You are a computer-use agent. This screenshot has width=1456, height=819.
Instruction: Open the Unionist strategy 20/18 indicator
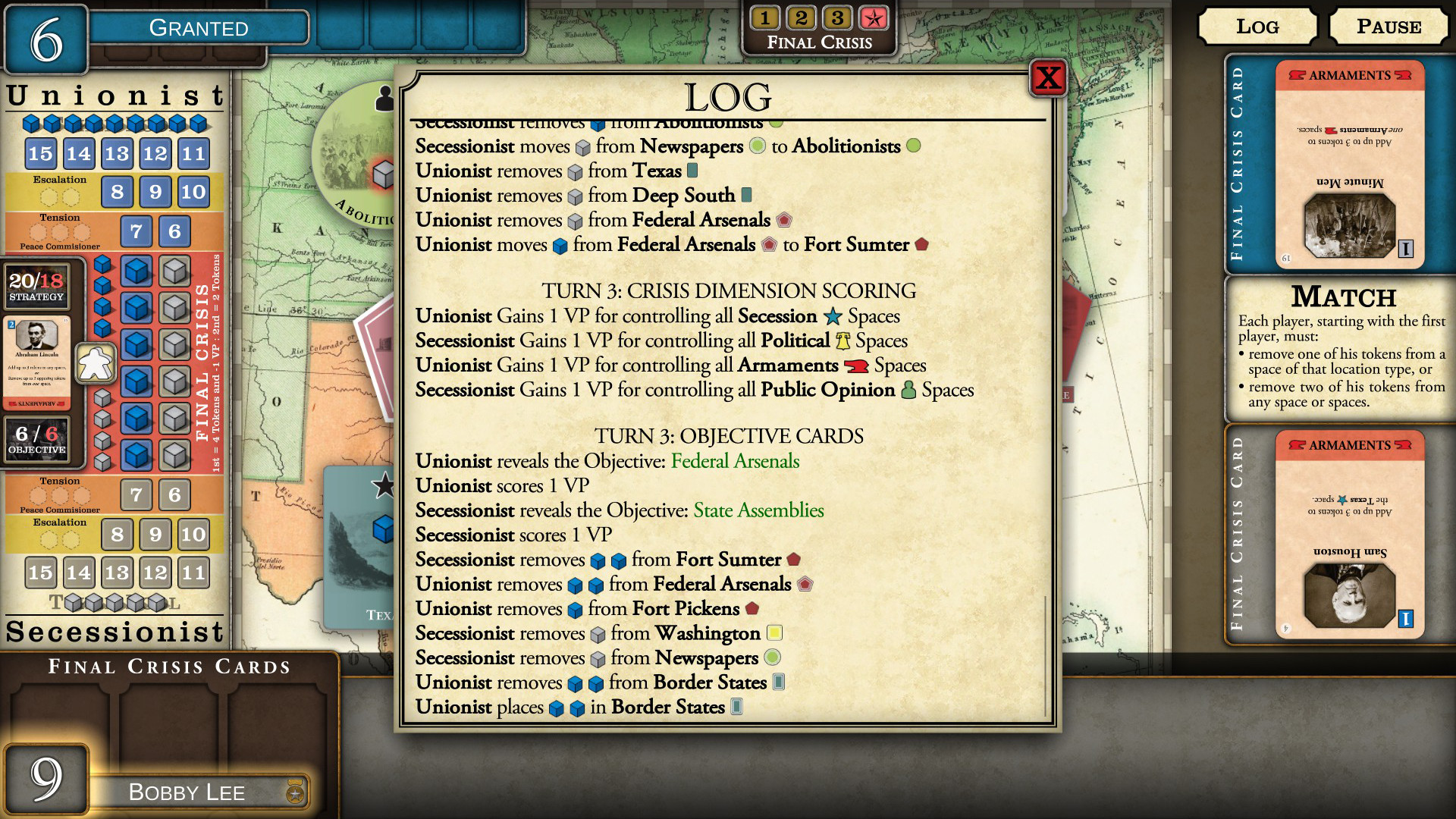[x=38, y=284]
